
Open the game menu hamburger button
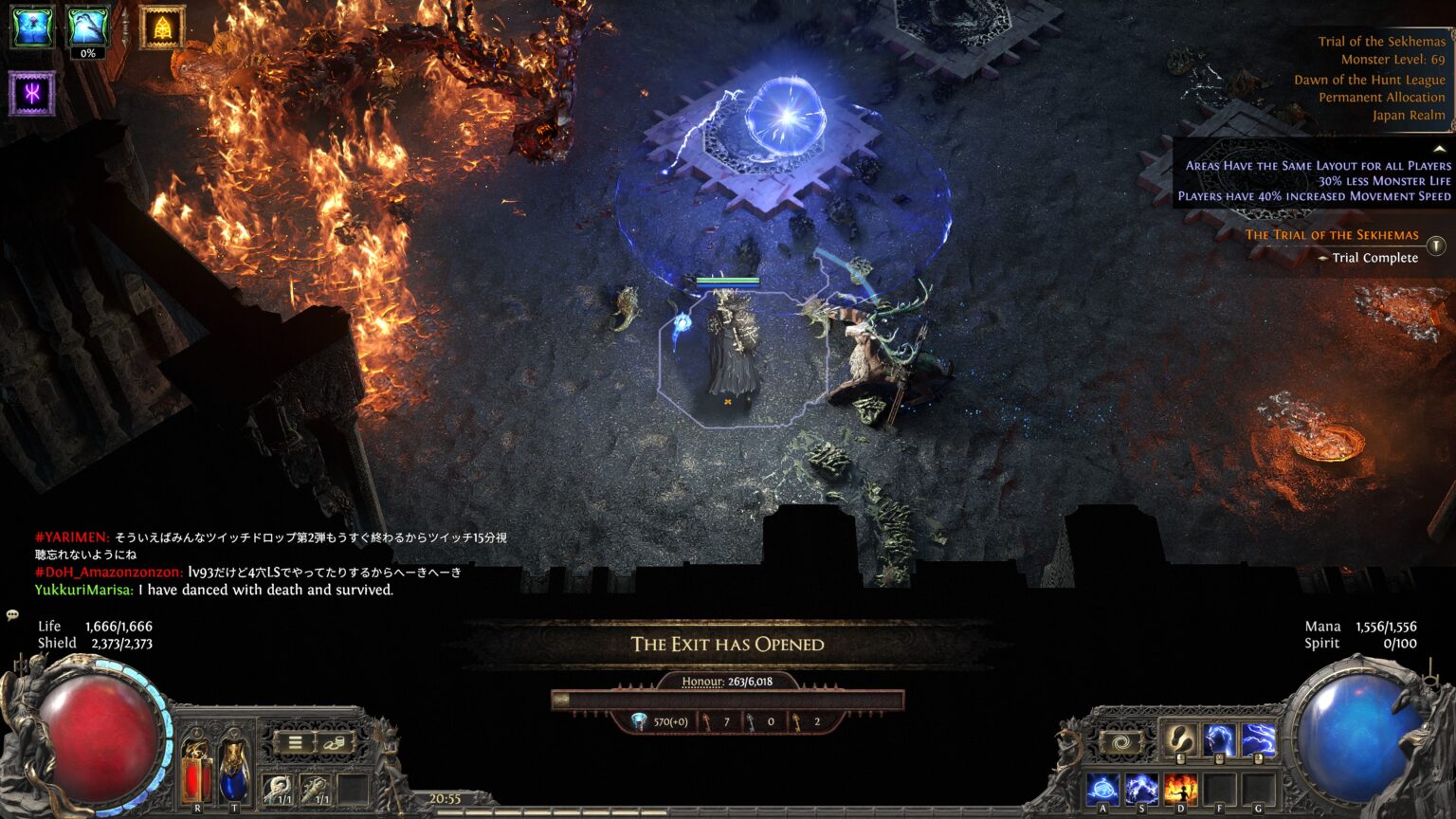tap(295, 741)
